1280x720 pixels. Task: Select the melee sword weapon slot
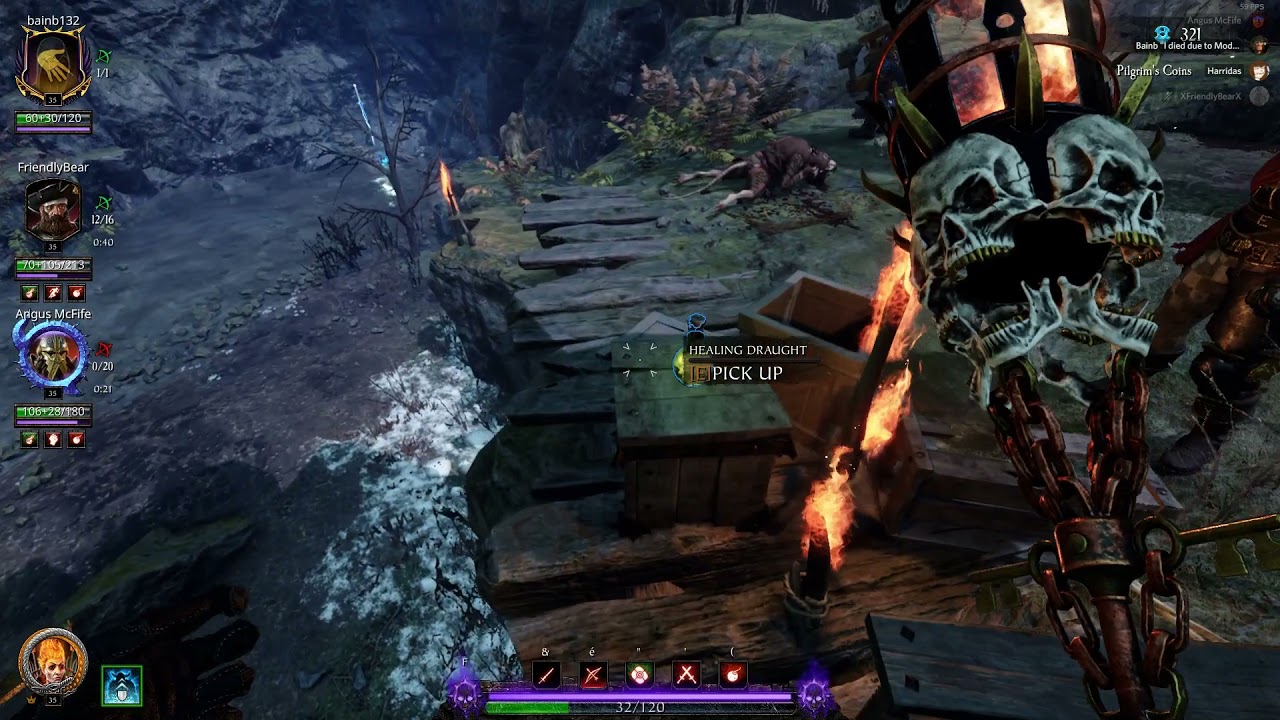tap(546, 675)
